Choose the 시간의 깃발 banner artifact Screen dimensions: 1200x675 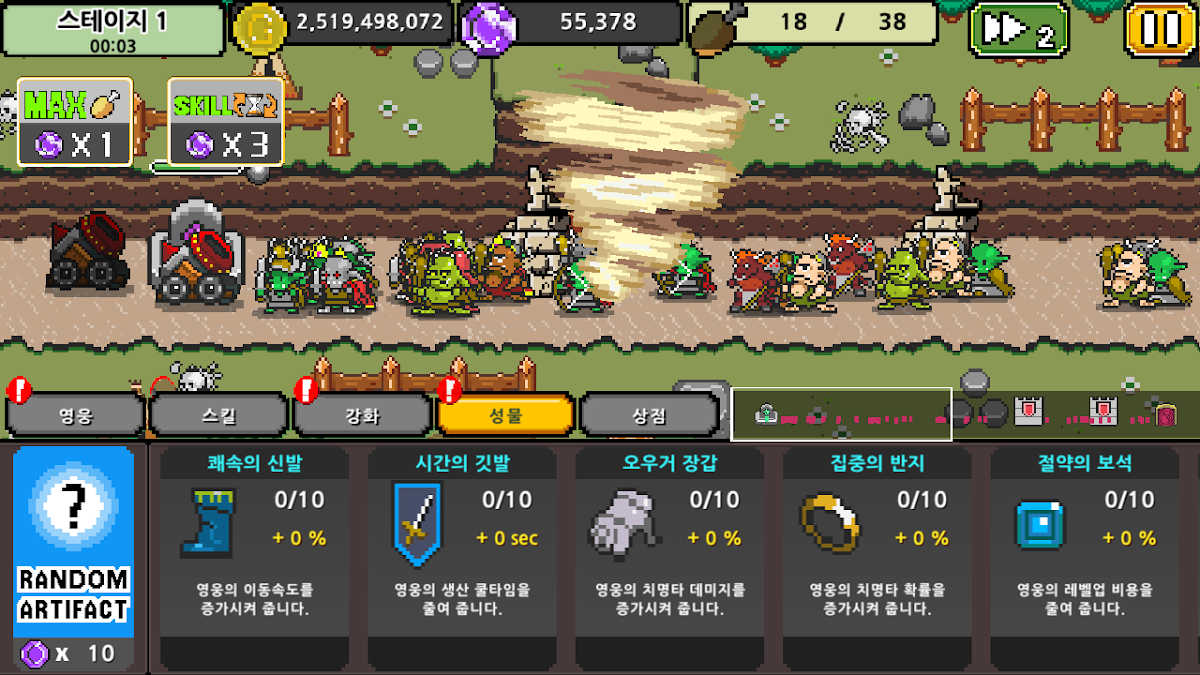coord(461,556)
